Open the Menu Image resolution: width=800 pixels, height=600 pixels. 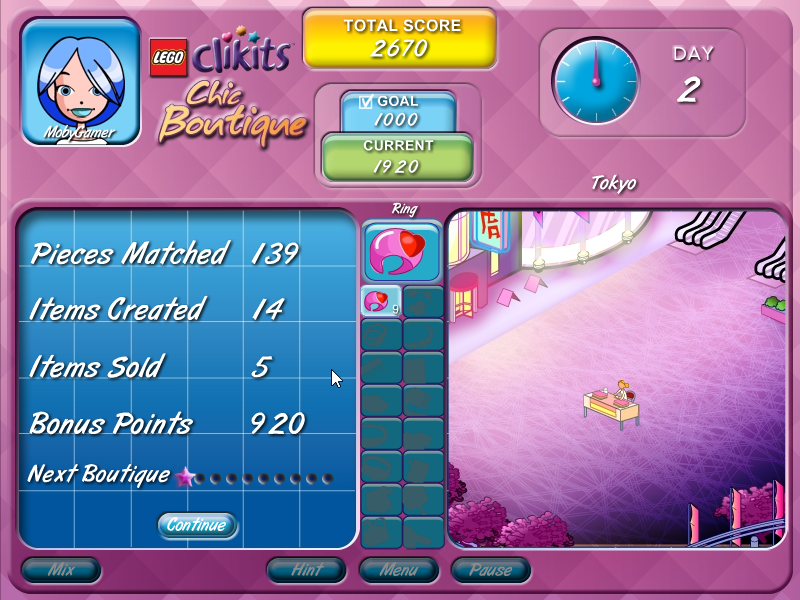398,571
